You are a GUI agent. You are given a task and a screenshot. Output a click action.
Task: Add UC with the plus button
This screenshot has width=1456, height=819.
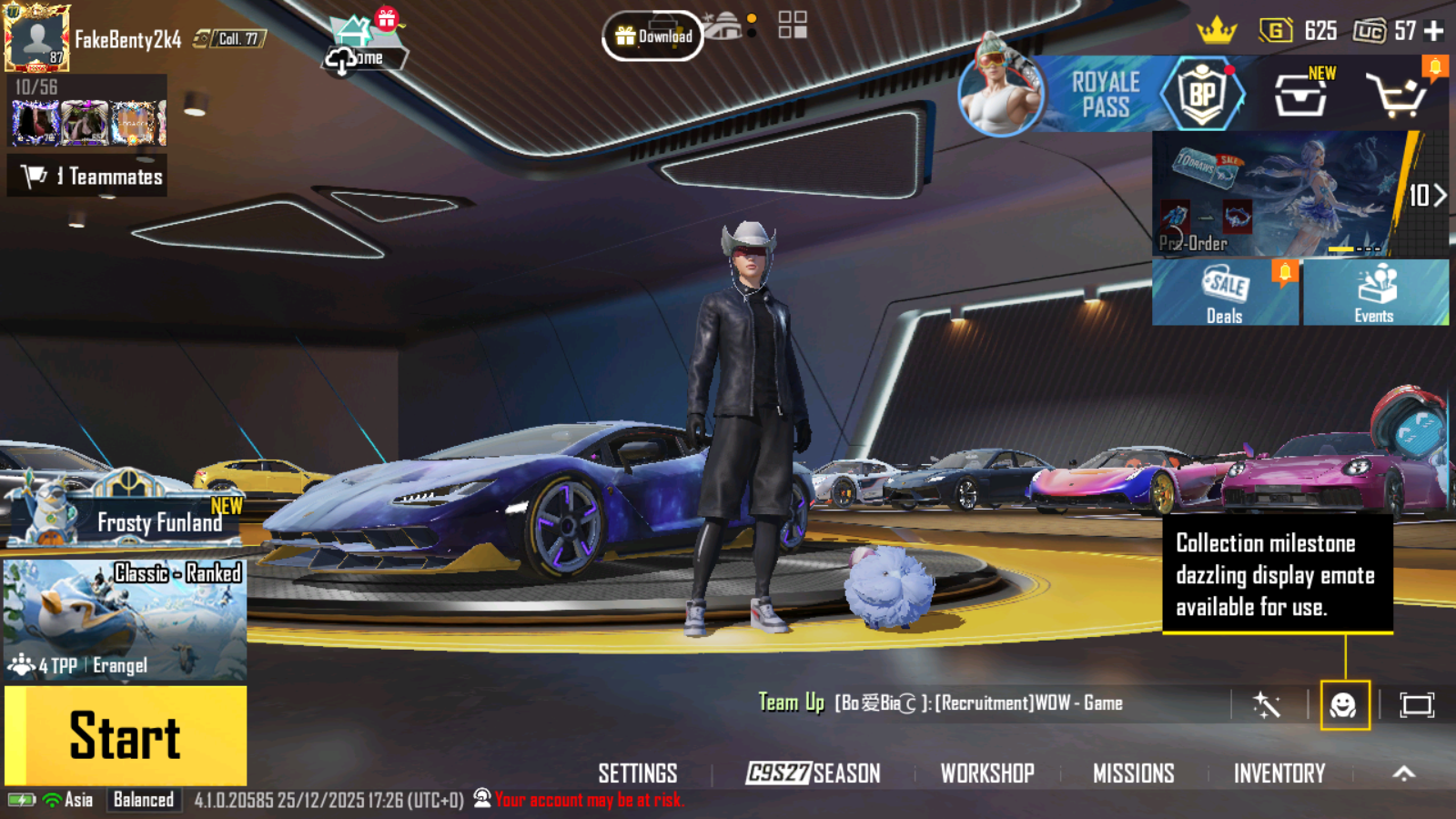pyautogui.click(x=1434, y=31)
